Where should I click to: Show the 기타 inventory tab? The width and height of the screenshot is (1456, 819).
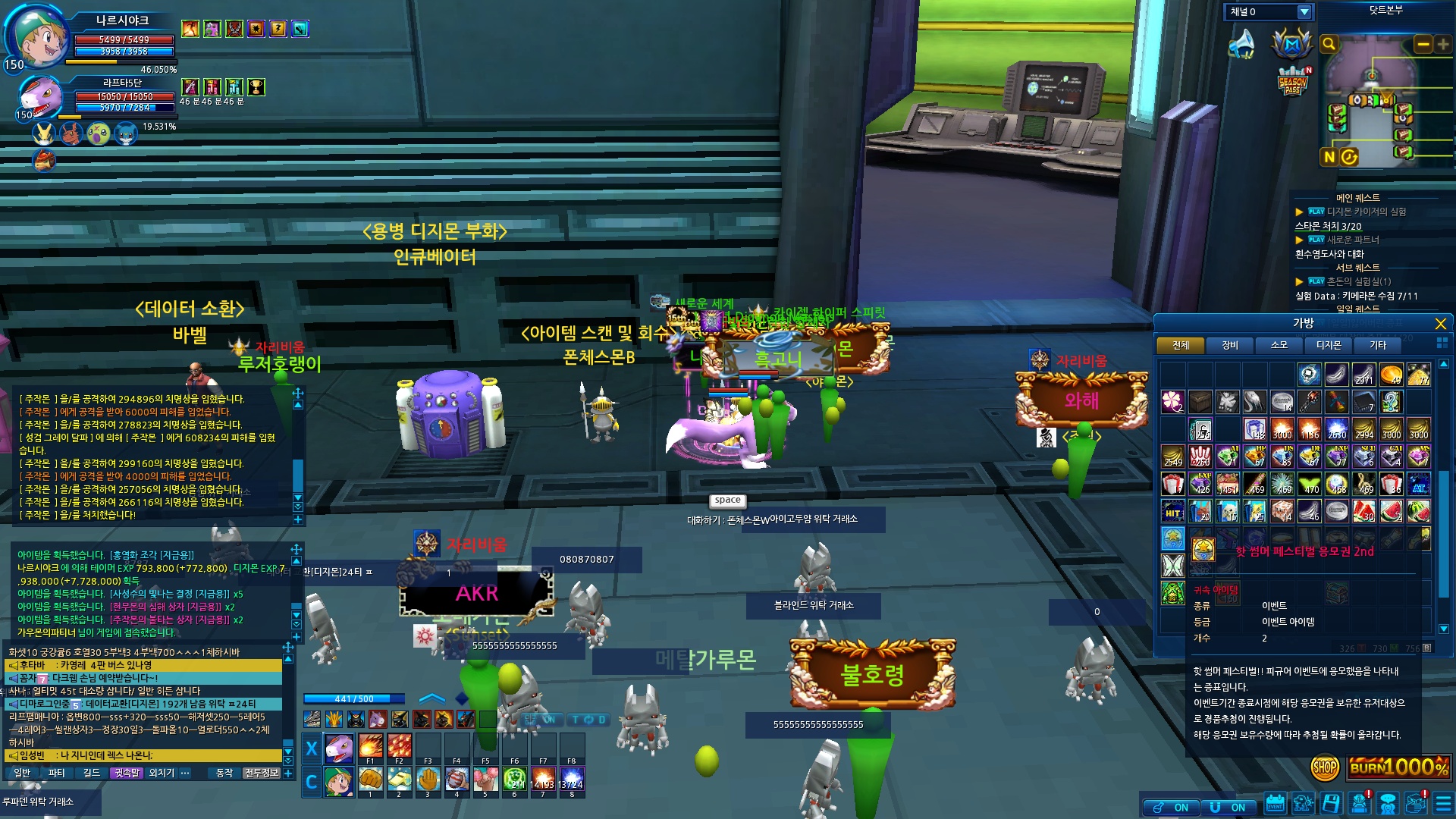coord(1378,345)
